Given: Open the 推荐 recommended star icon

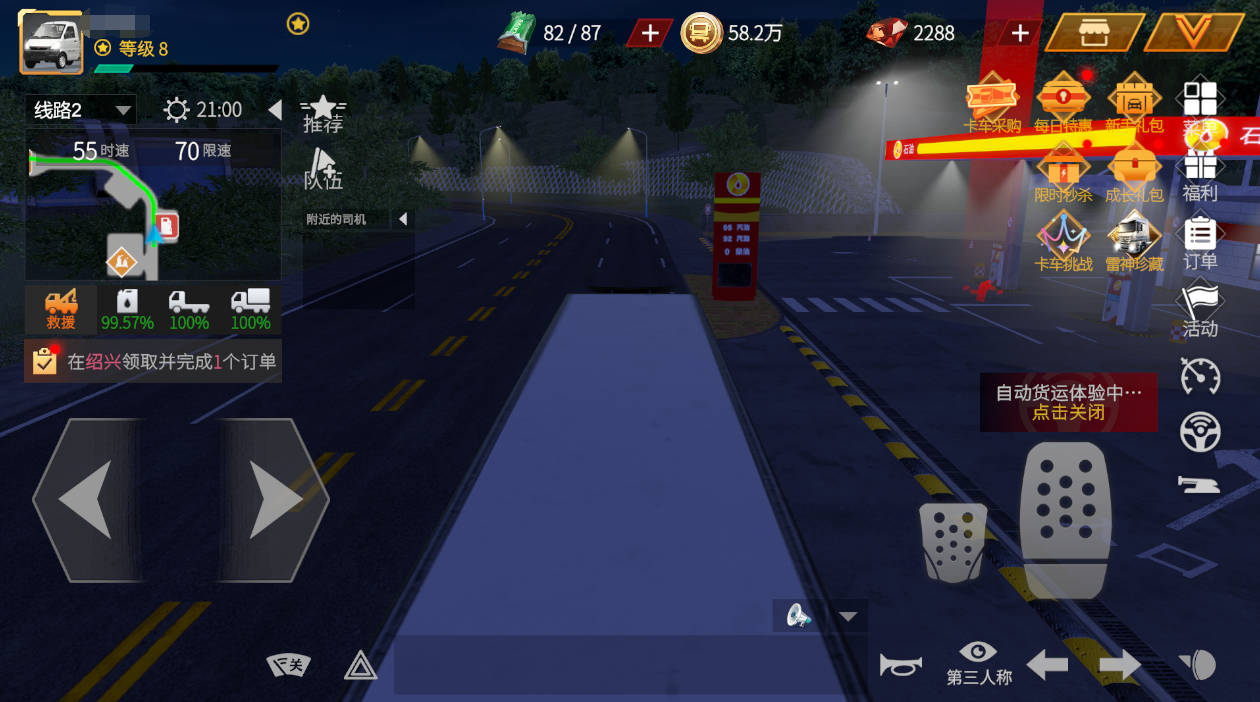Looking at the screenshot, I should (323, 113).
